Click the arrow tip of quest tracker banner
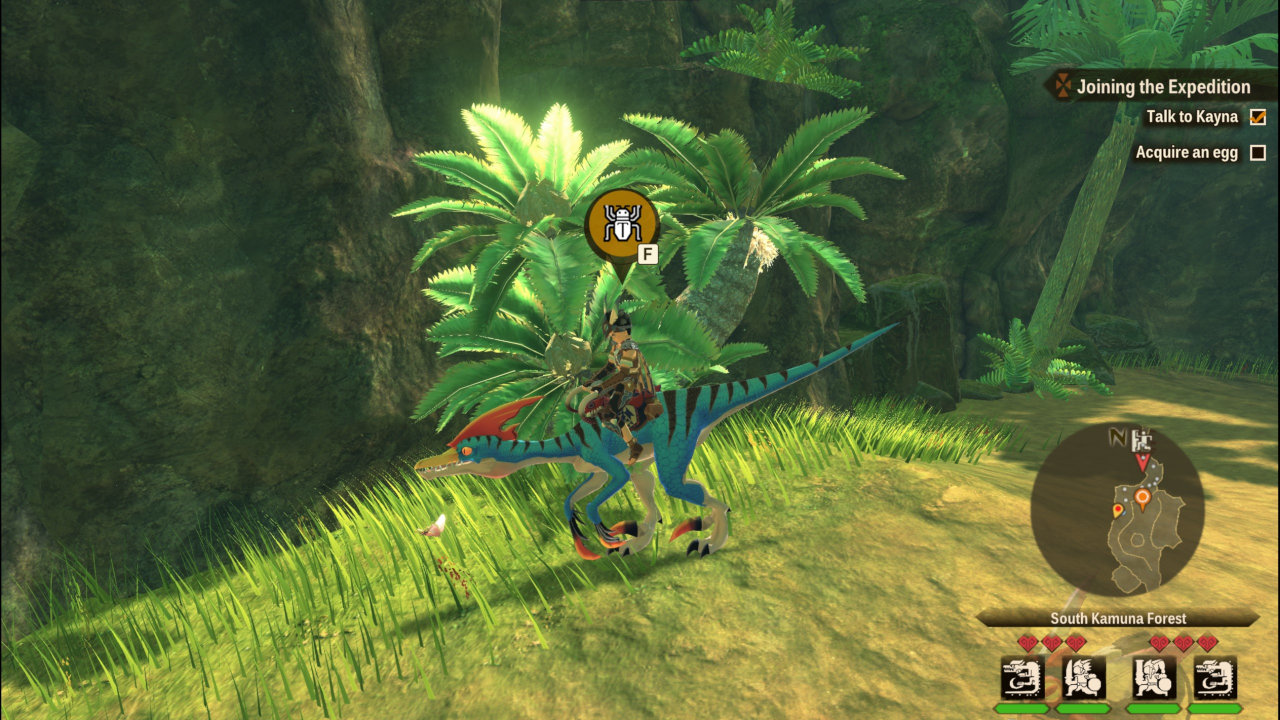 pos(1042,87)
